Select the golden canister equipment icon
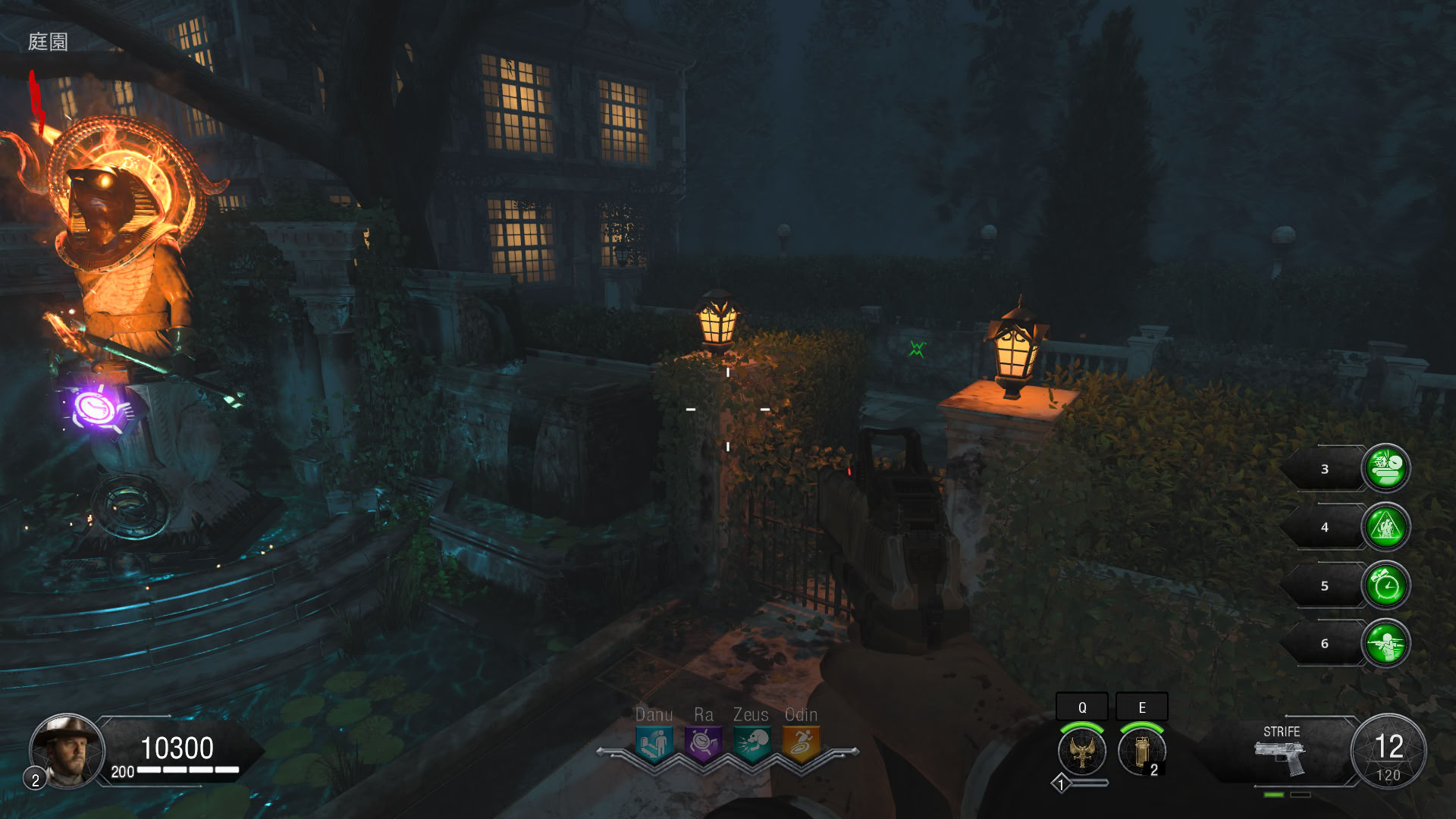Viewport: 1456px width, 819px height. pos(1141,752)
